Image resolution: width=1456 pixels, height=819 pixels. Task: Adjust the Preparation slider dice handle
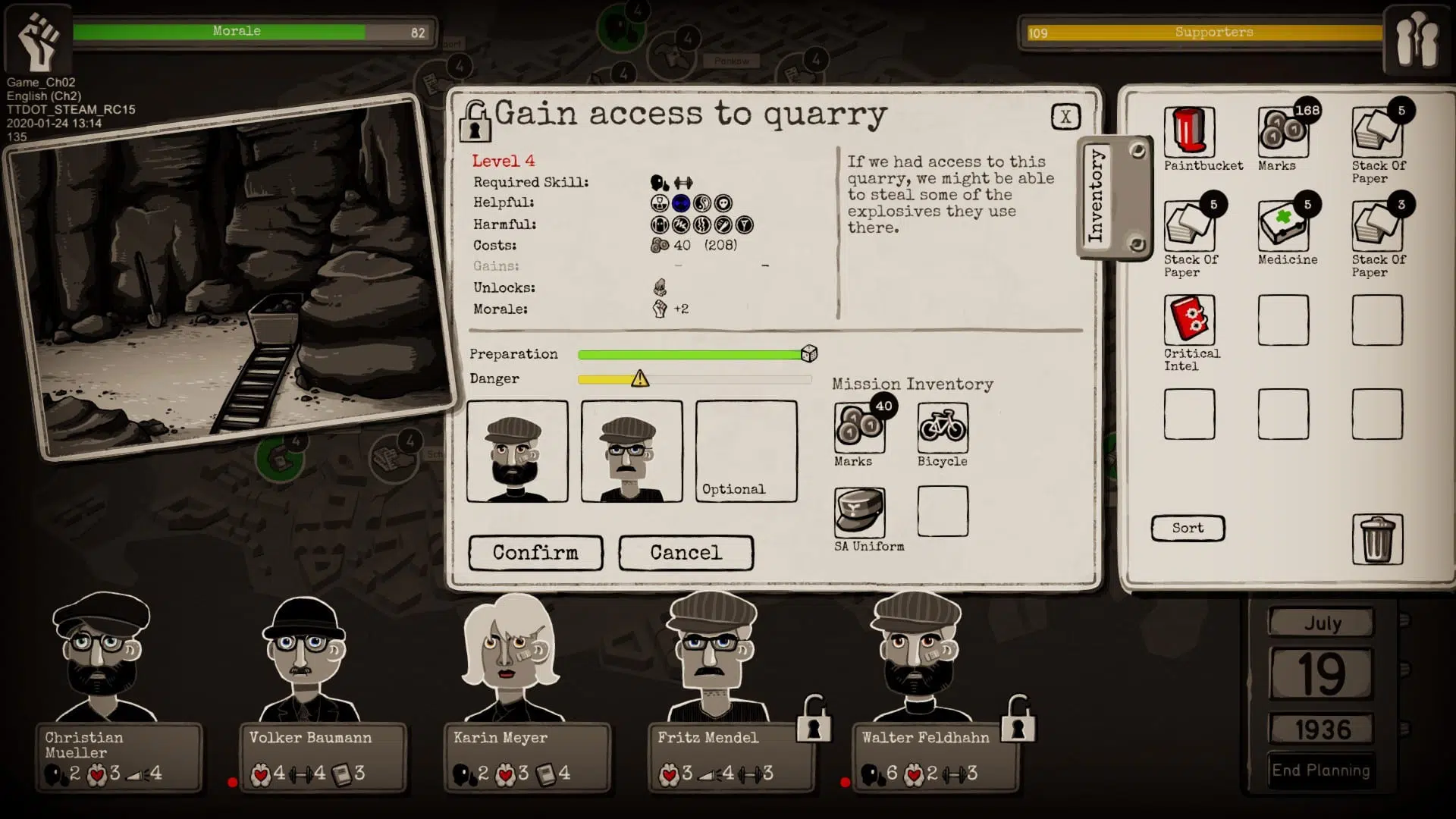tap(810, 353)
